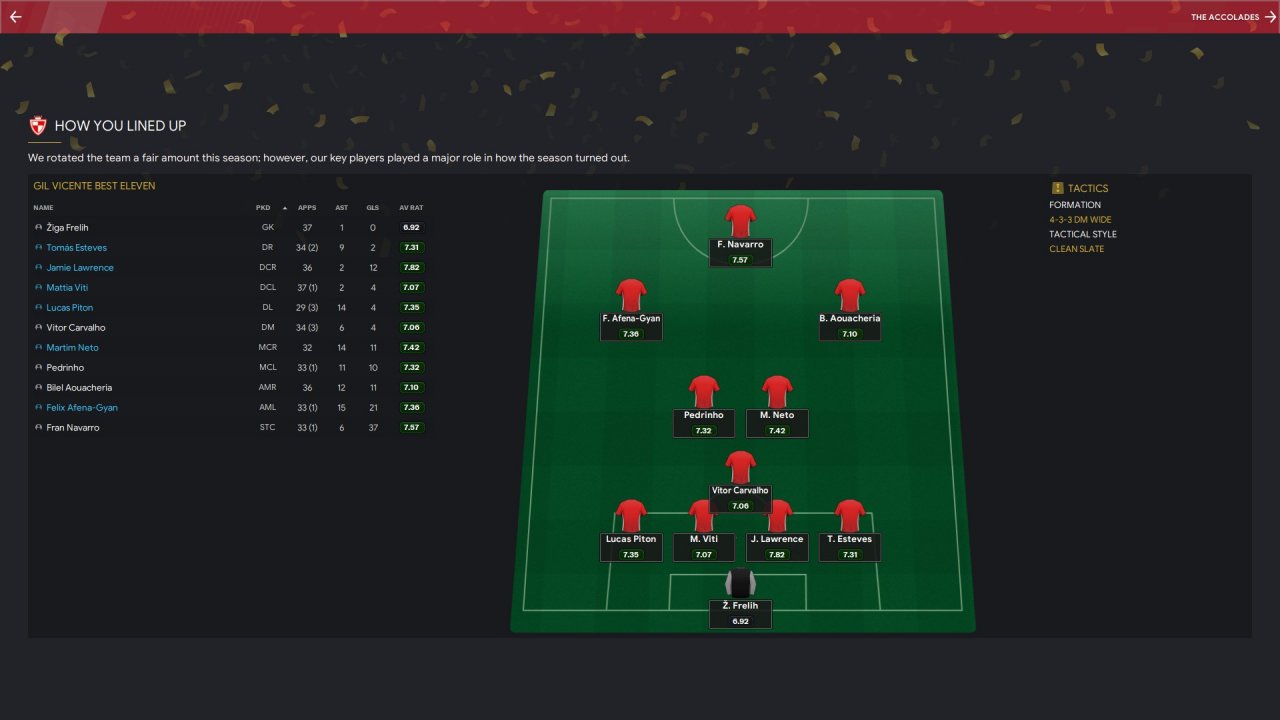Viewport: 1280px width, 720px height.
Task: Sort players by the APPS column header
Action: pos(307,208)
